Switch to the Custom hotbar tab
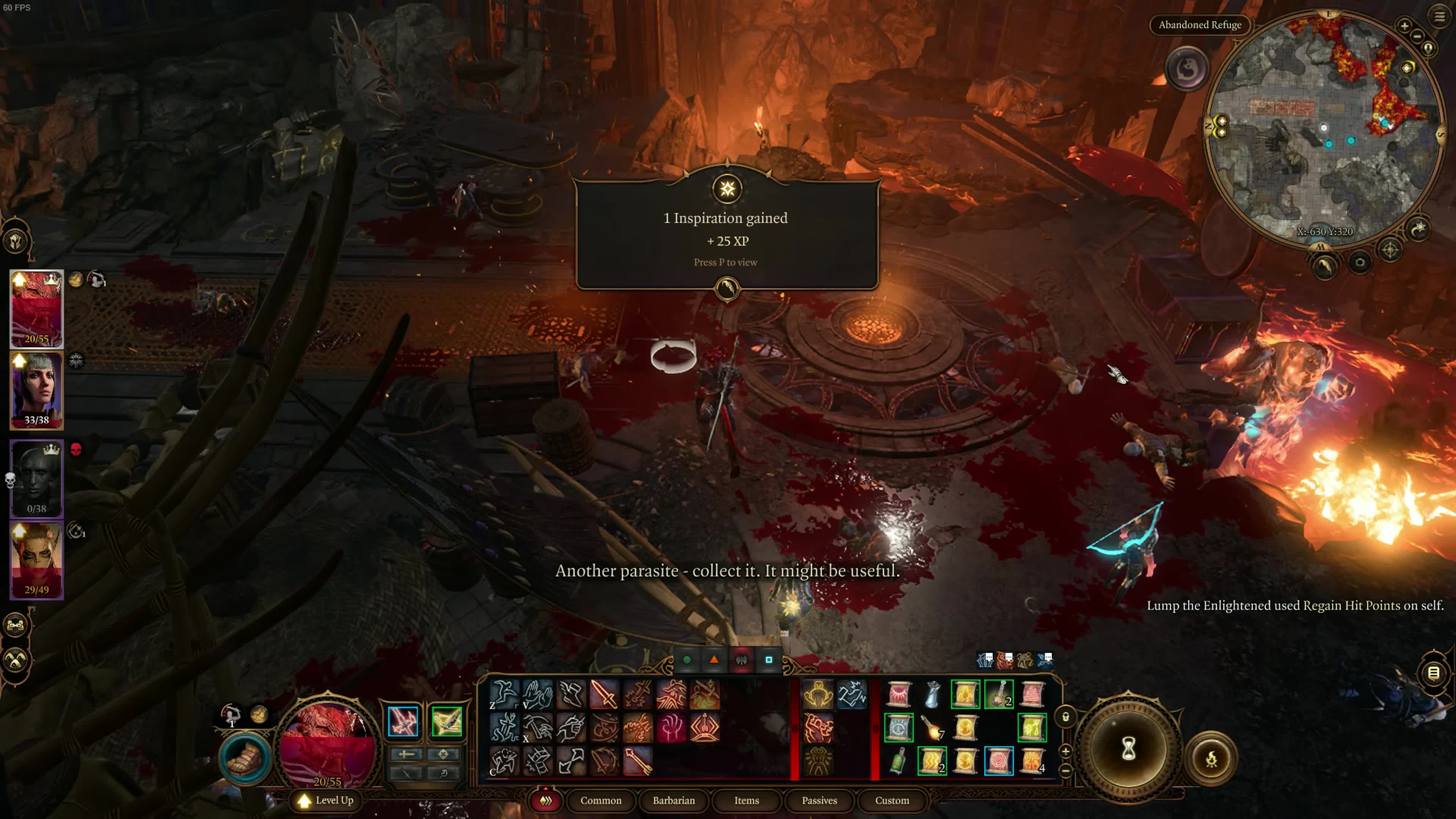The height and width of the screenshot is (819, 1456). point(892,800)
